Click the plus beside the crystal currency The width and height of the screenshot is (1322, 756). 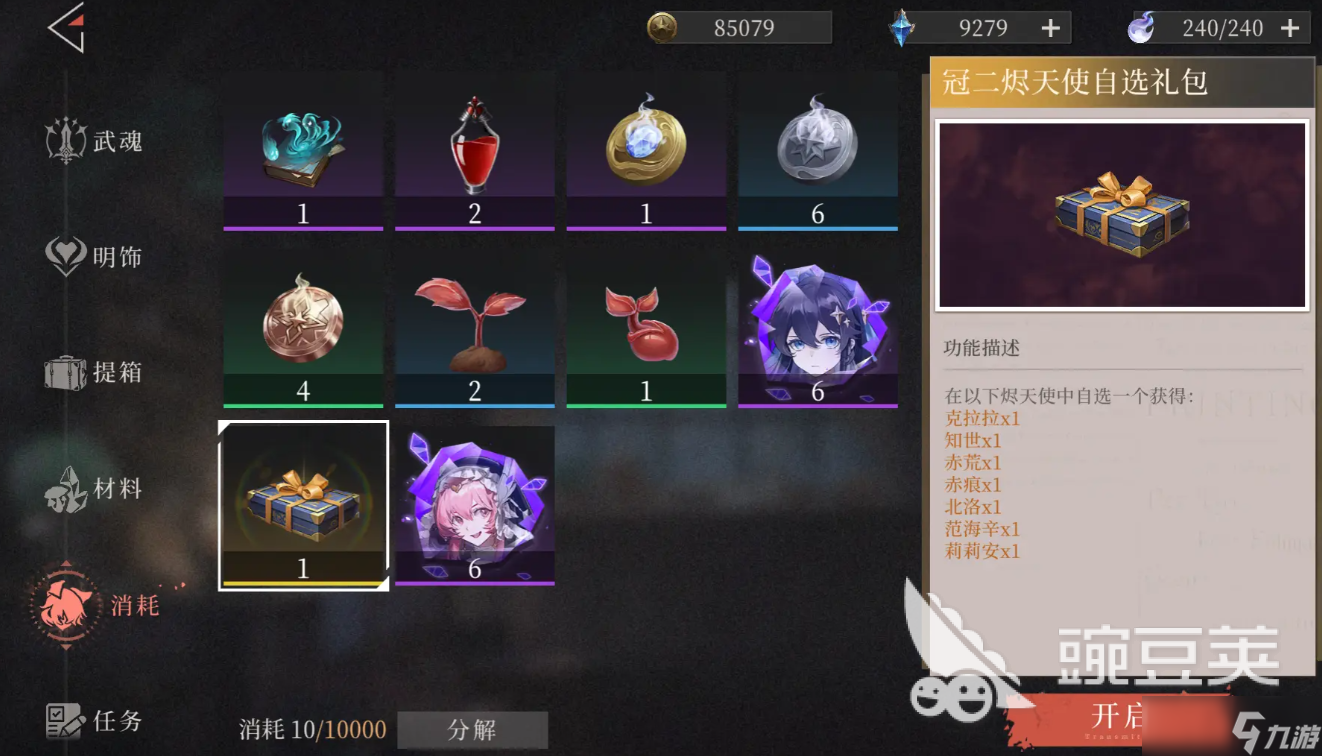click(1049, 27)
